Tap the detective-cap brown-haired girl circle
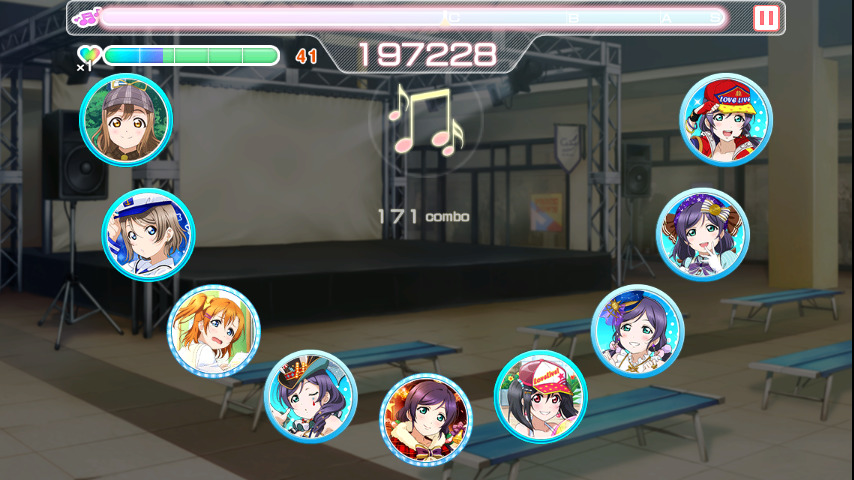The image size is (854, 480). pyautogui.click(x=126, y=121)
